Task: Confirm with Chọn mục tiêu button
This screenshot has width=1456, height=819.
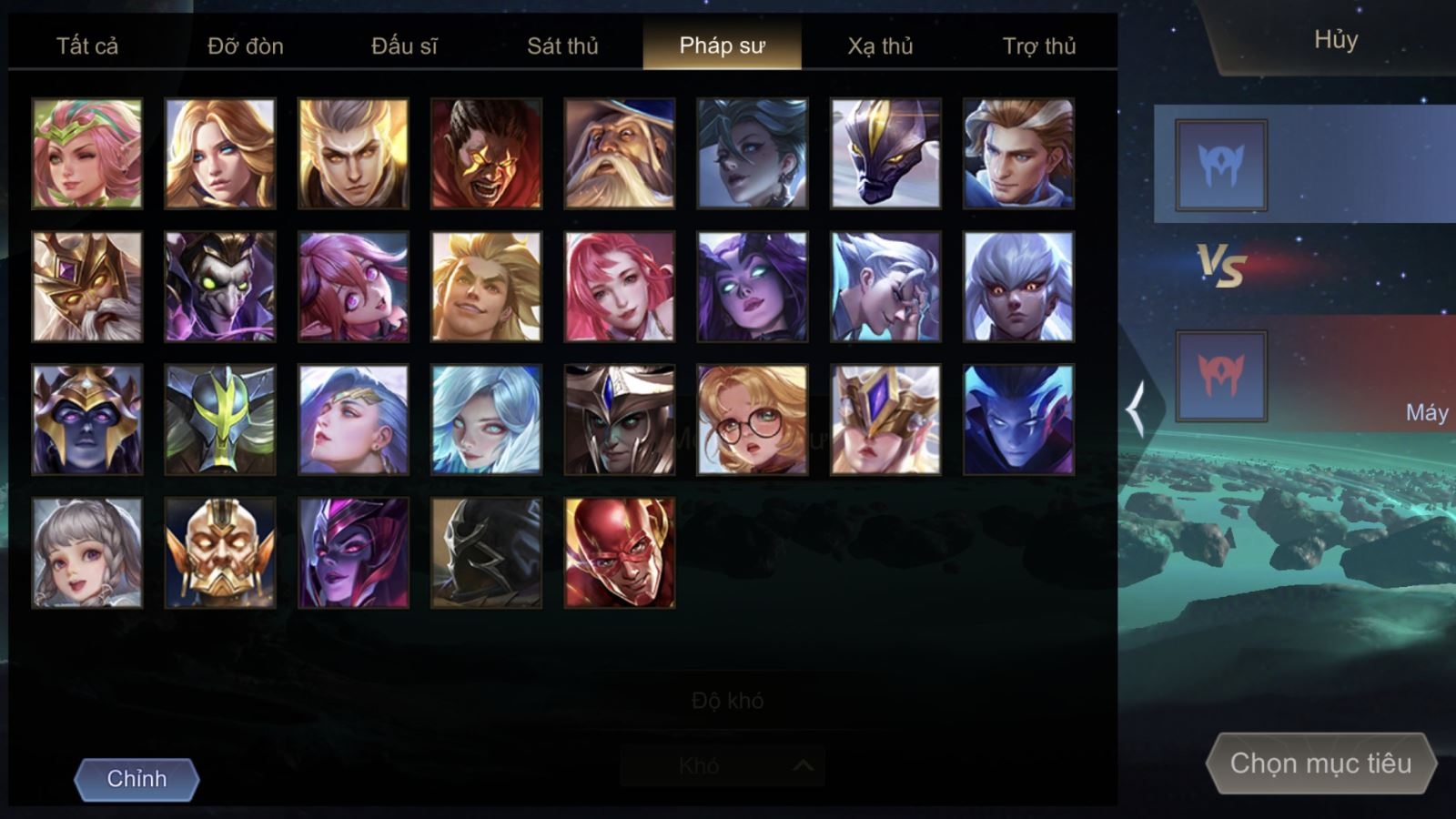Action: [x=1320, y=763]
